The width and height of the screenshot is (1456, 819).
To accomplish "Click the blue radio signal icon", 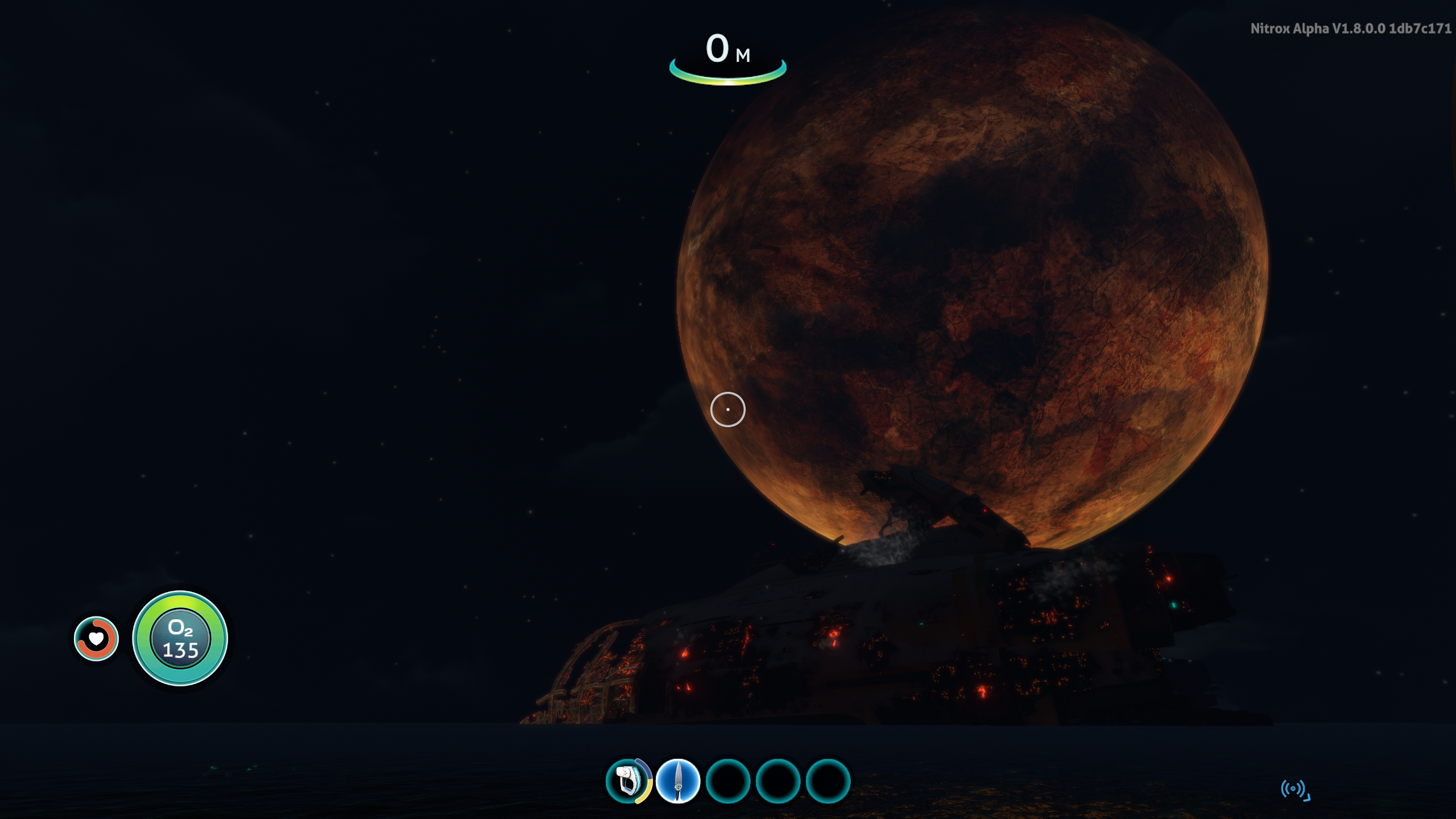I will pyautogui.click(x=1294, y=789).
